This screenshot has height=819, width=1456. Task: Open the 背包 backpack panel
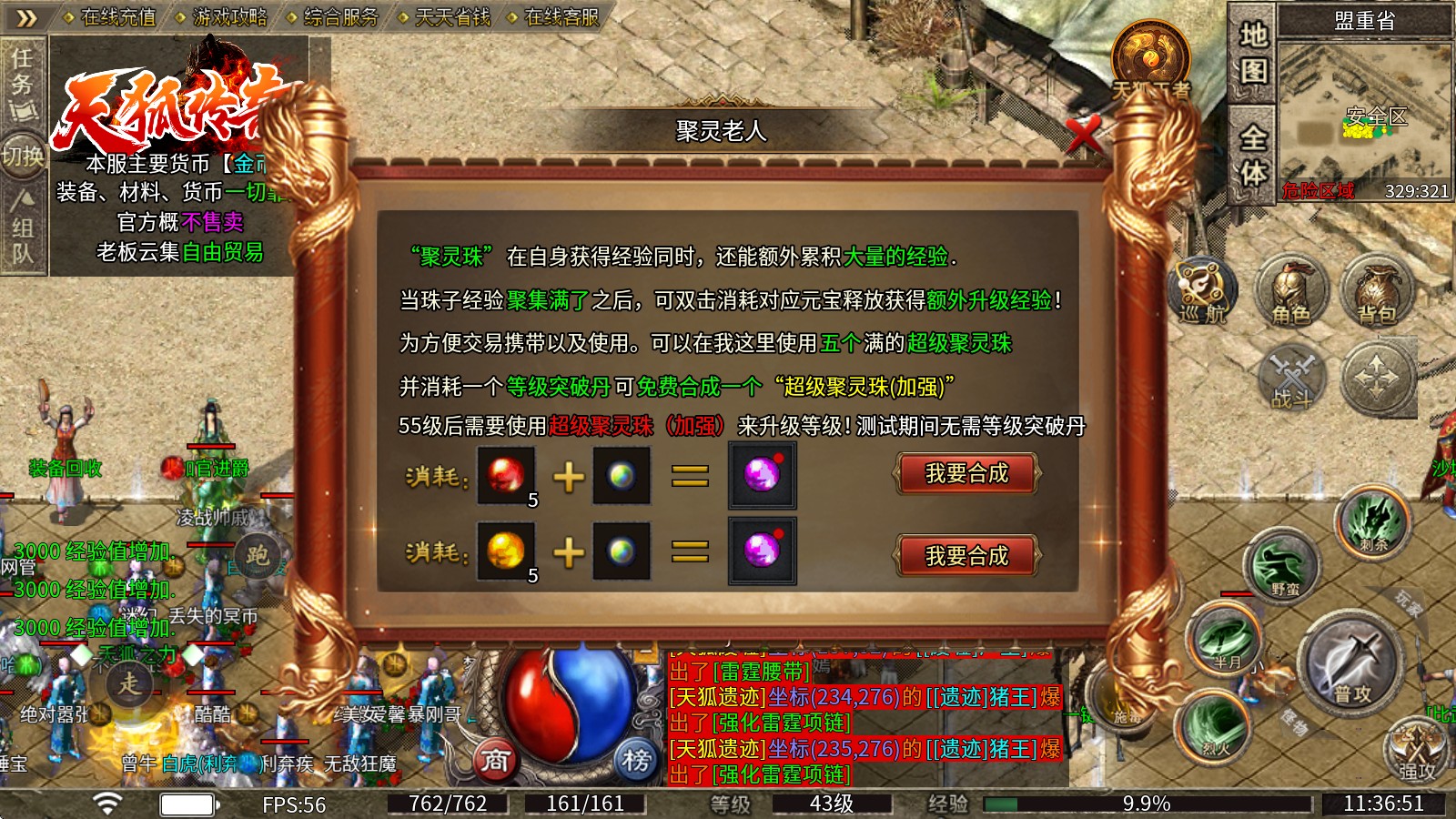[x=1376, y=294]
